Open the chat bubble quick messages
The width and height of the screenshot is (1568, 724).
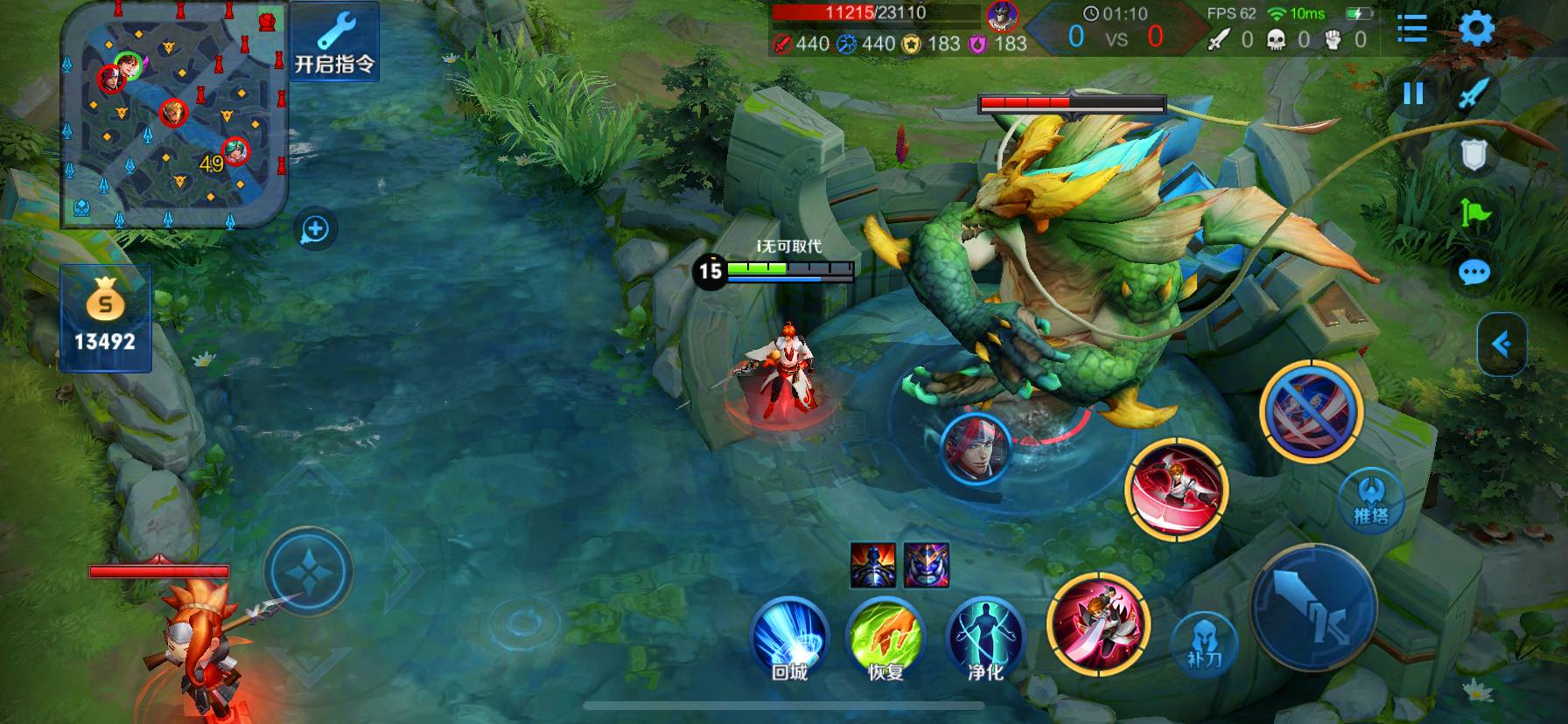pos(1474,273)
